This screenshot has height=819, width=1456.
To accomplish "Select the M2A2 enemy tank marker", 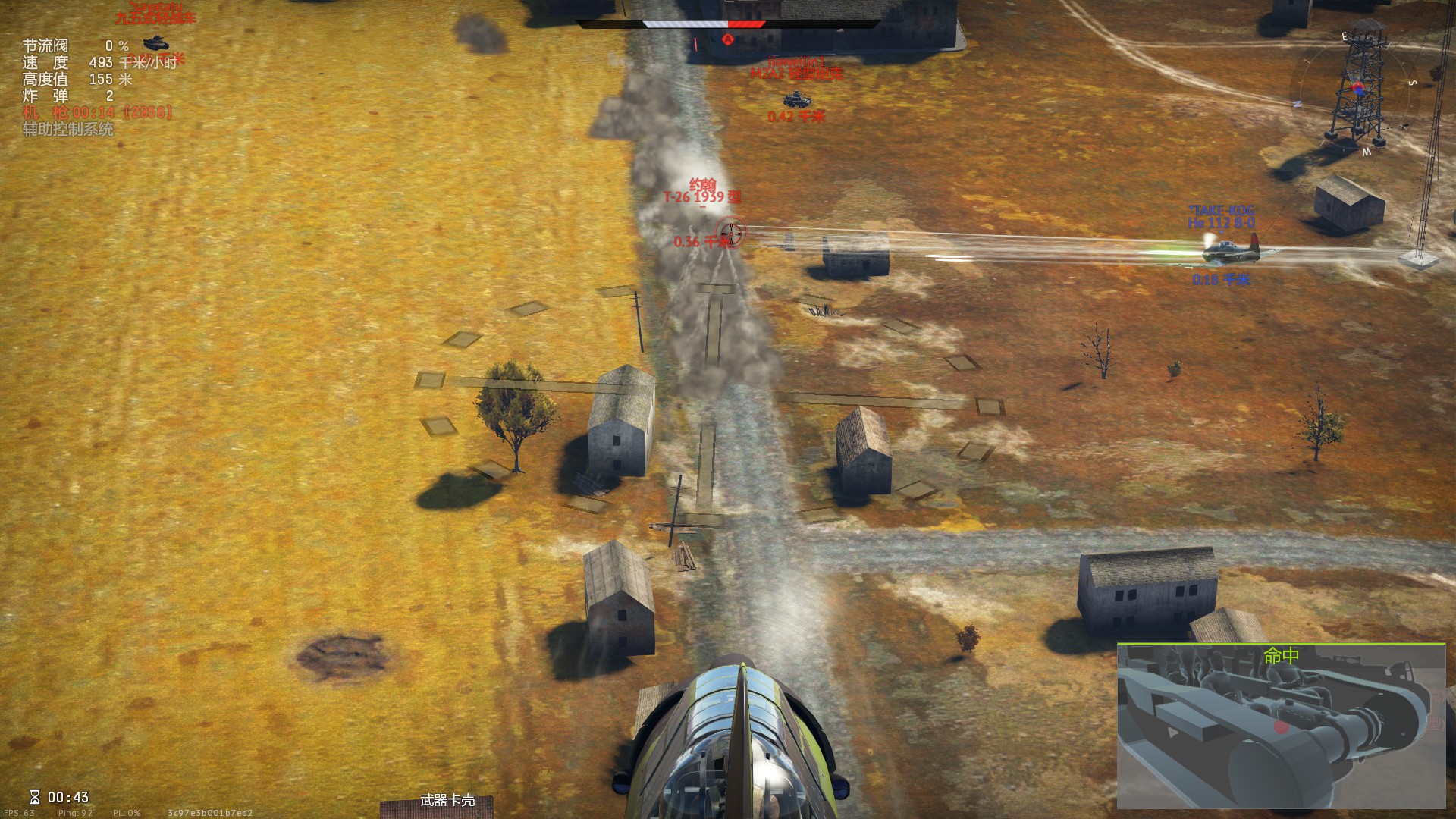I will pyautogui.click(x=795, y=99).
